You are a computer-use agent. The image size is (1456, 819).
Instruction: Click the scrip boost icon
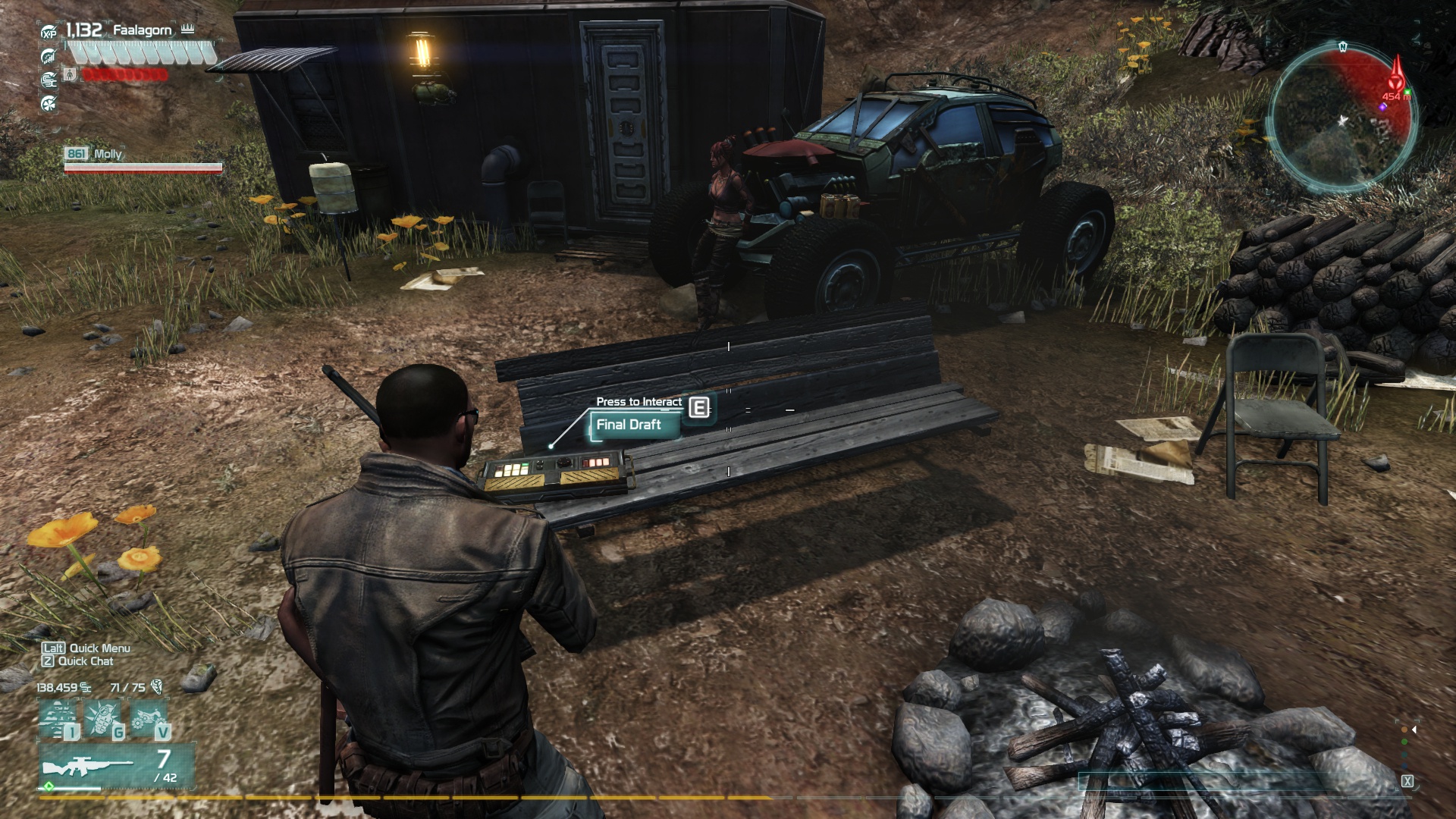pyautogui.click(x=49, y=79)
